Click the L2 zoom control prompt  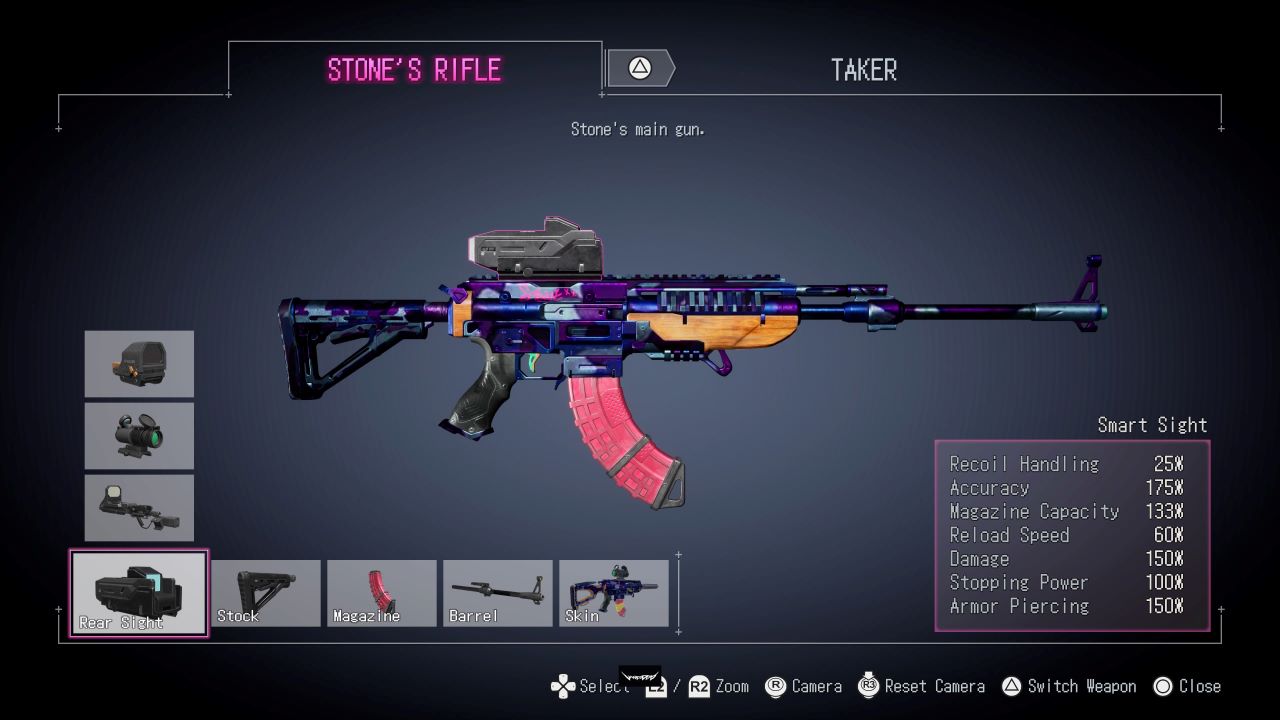pos(655,686)
